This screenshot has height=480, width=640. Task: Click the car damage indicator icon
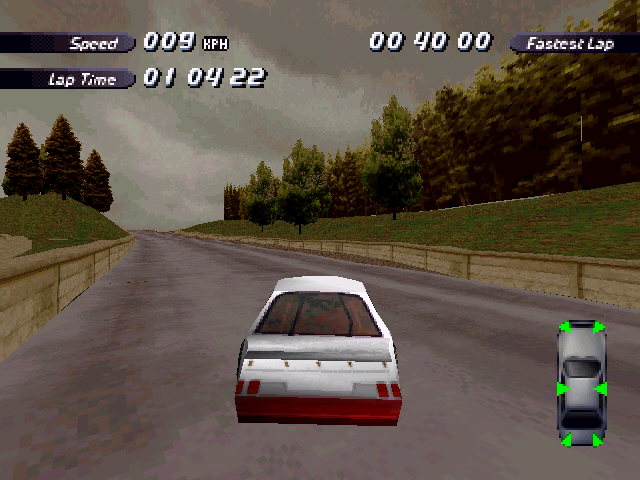pyautogui.click(x=581, y=384)
